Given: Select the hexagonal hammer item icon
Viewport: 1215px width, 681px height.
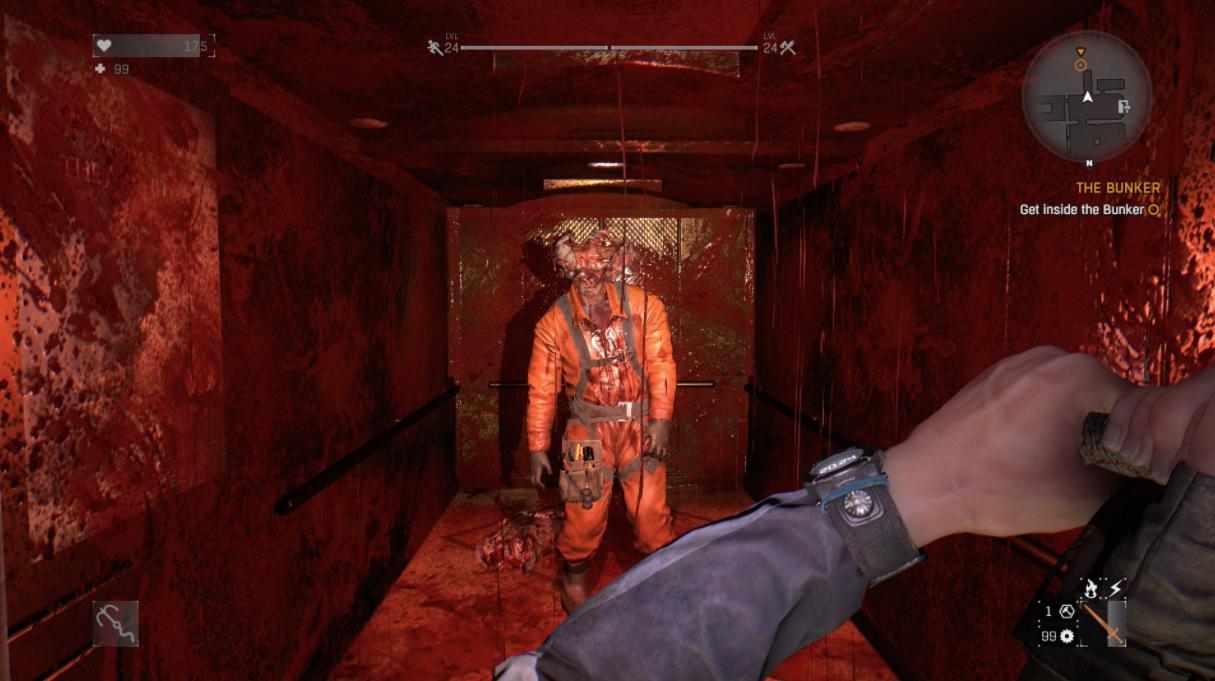Looking at the screenshot, I should coord(1066,611).
